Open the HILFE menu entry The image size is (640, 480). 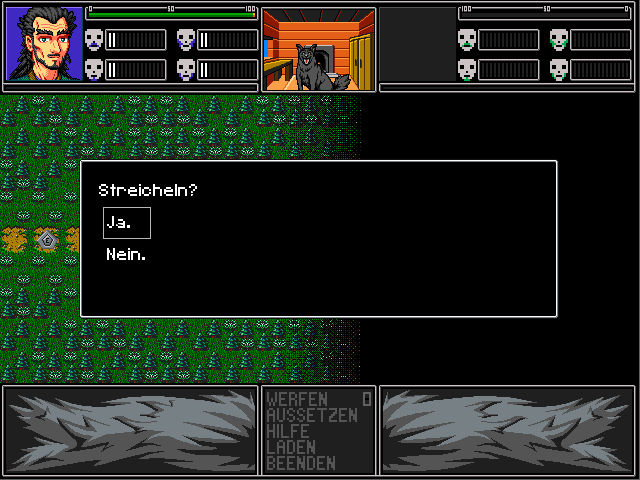(288, 431)
